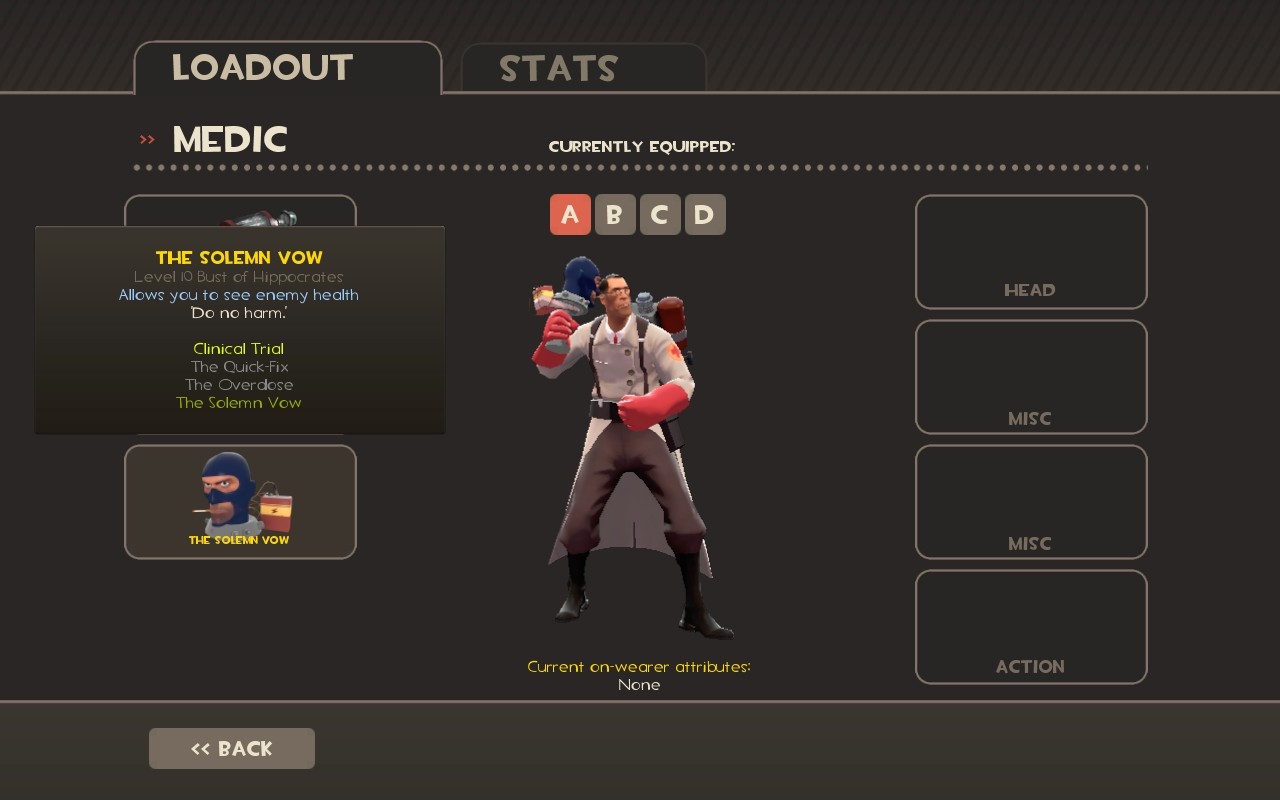
Task: Select Clinical Trial in the item tooltip
Action: pos(238,348)
